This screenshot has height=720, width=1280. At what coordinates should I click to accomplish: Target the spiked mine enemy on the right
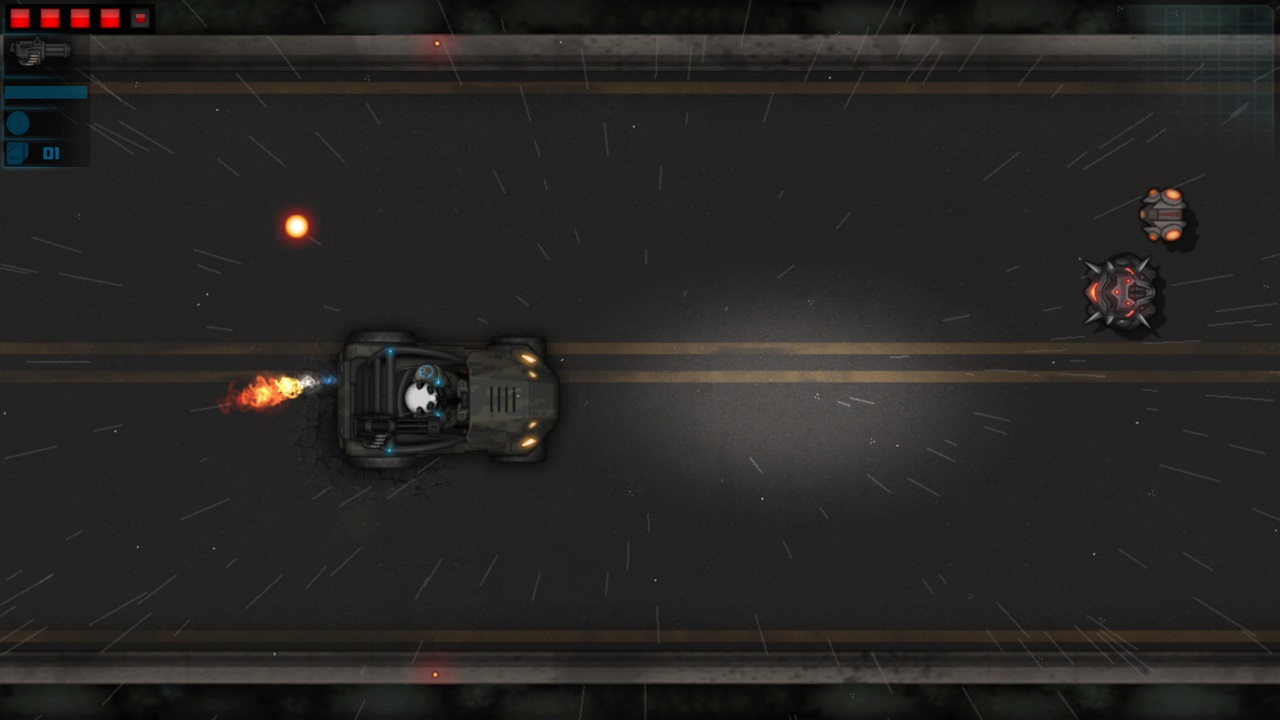coord(1122,293)
